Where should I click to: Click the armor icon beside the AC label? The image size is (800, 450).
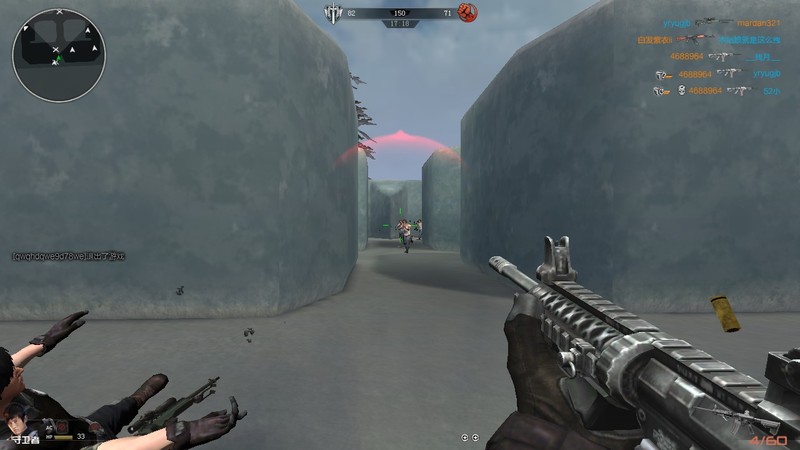coord(62,426)
